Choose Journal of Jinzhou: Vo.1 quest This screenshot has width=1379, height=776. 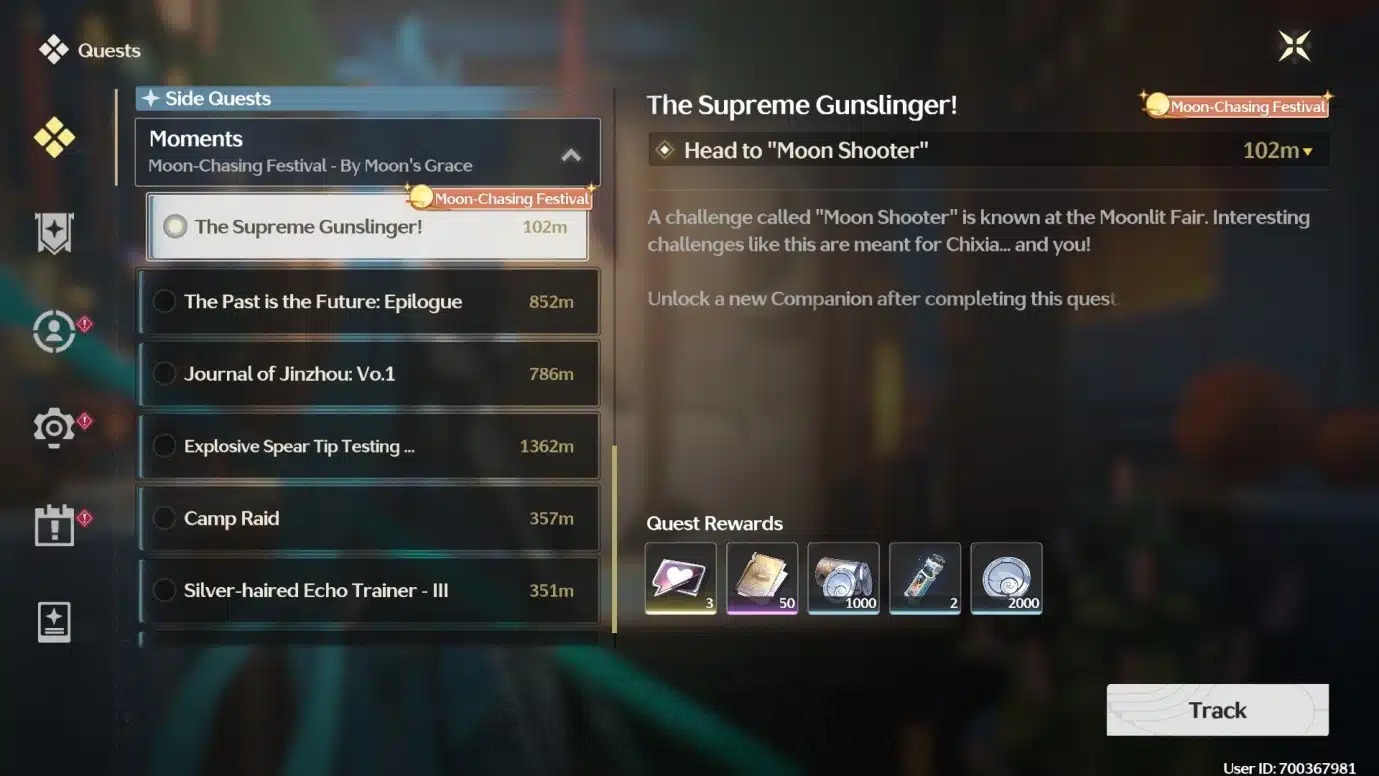(x=367, y=374)
